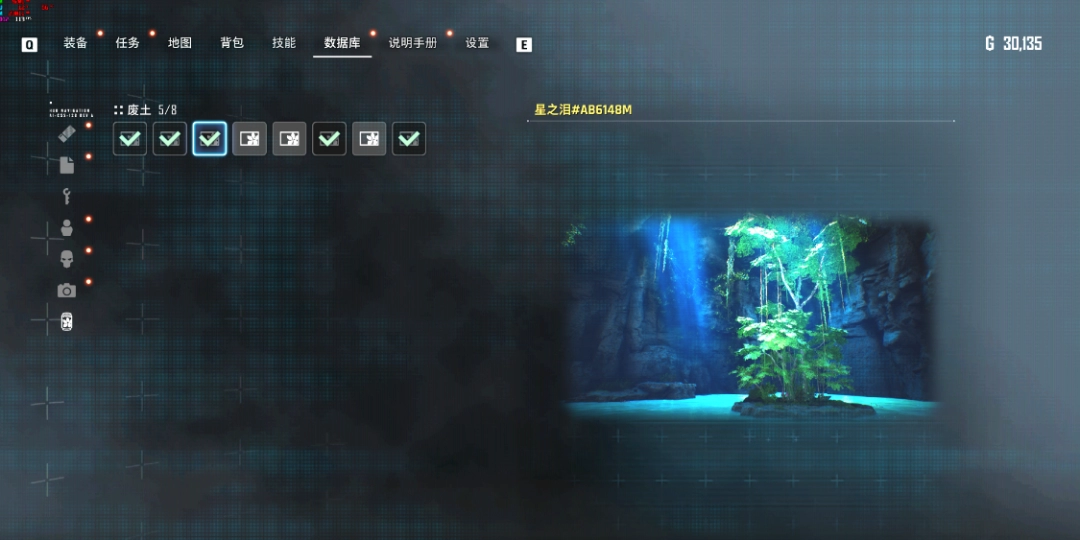Select the key category icon
The height and width of the screenshot is (540, 1080).
point(67,196)
